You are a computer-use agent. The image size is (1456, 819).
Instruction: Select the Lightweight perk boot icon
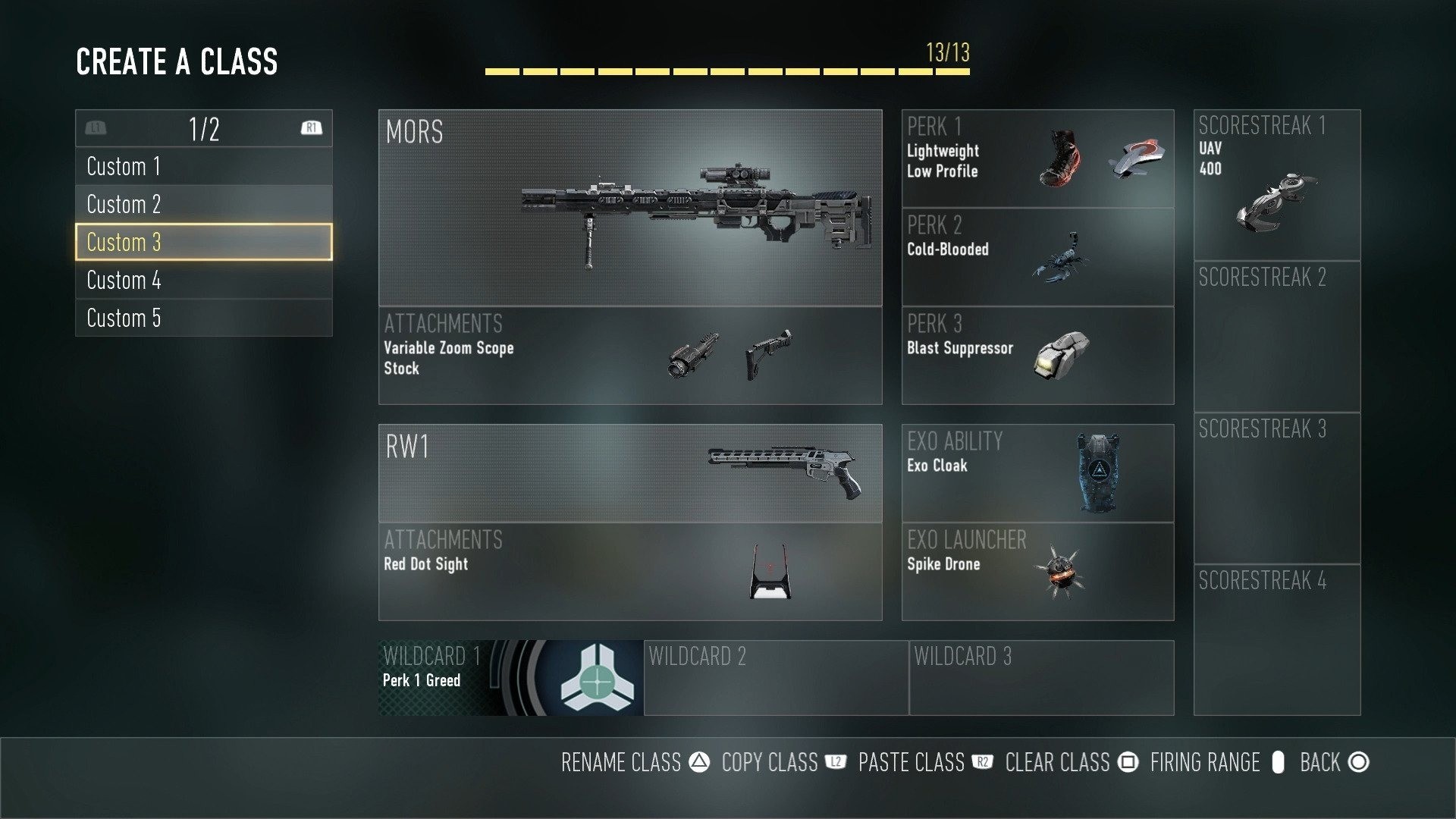[1060, 157]
